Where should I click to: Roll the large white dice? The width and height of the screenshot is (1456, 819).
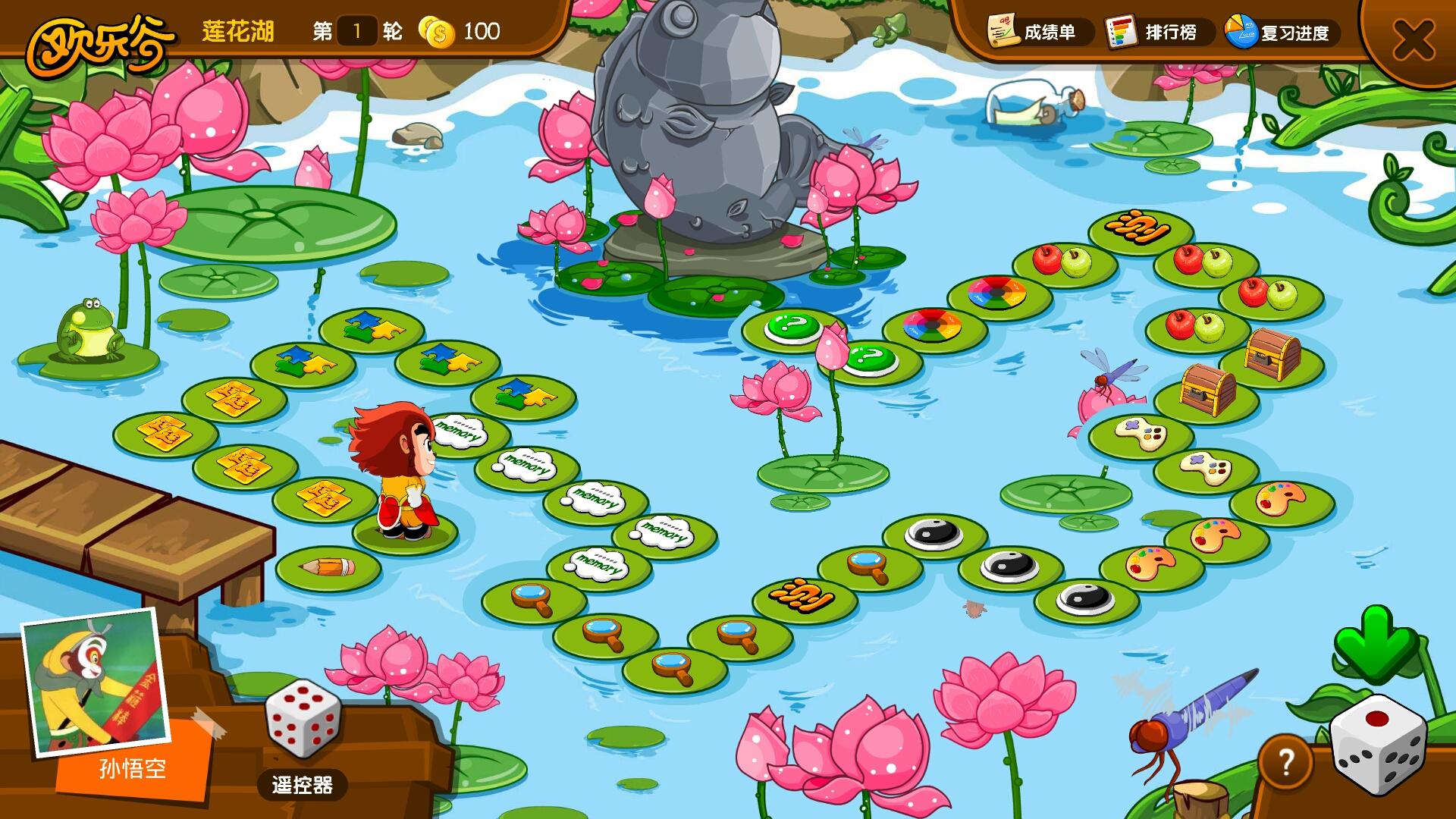point(1378,745)
